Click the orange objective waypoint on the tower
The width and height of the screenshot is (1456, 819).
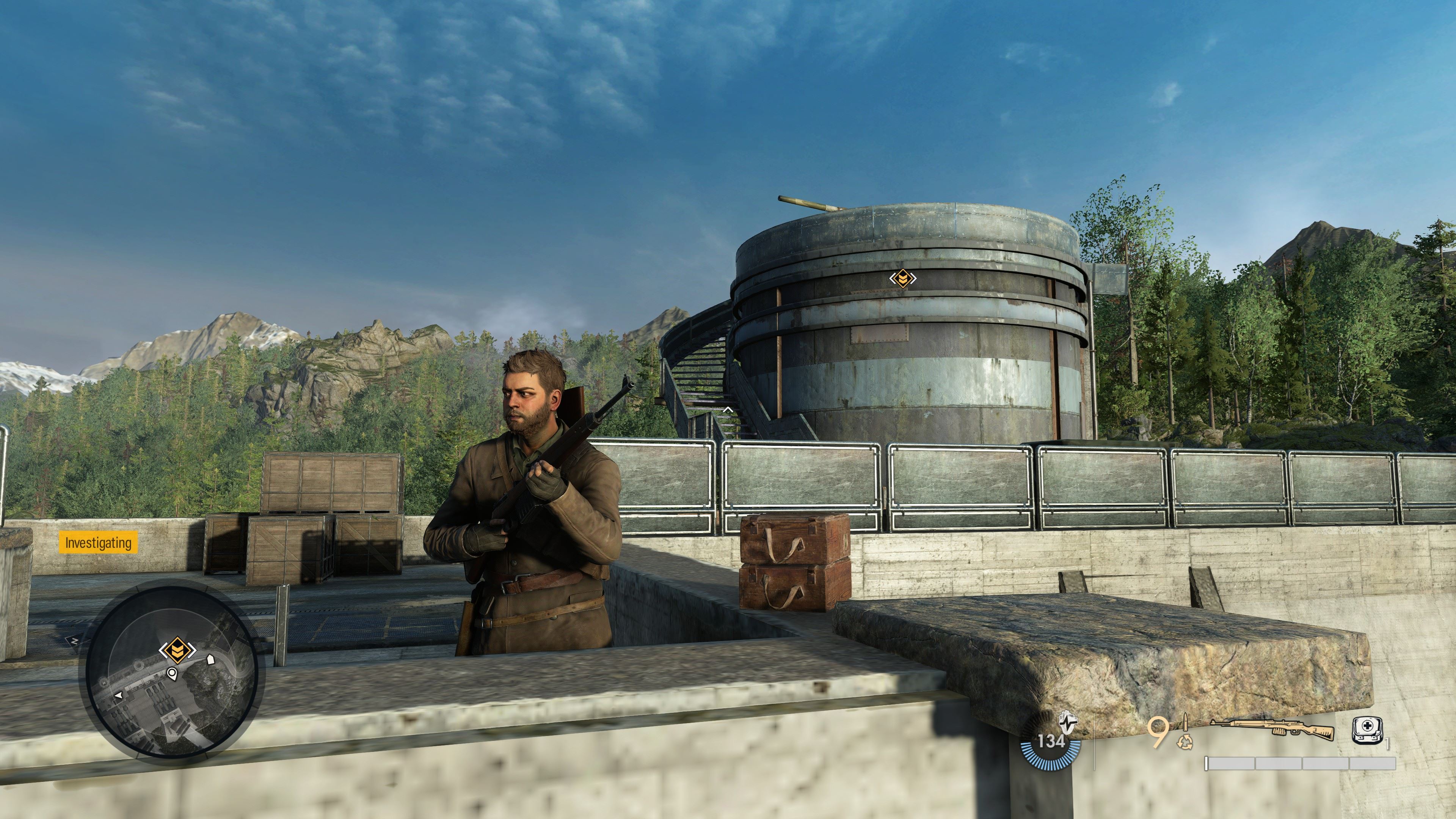903,278
